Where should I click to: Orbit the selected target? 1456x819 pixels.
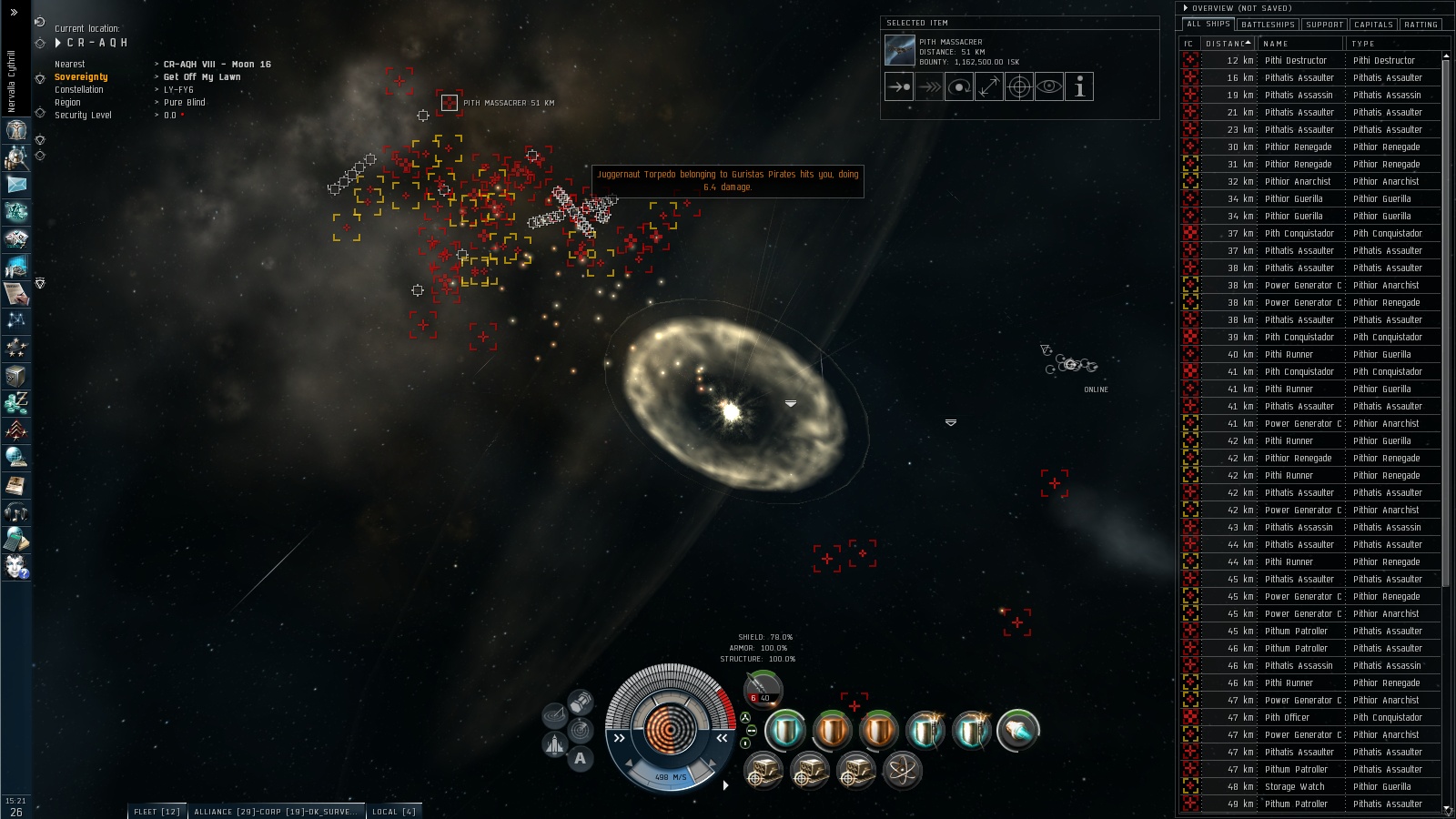[959, 87]
